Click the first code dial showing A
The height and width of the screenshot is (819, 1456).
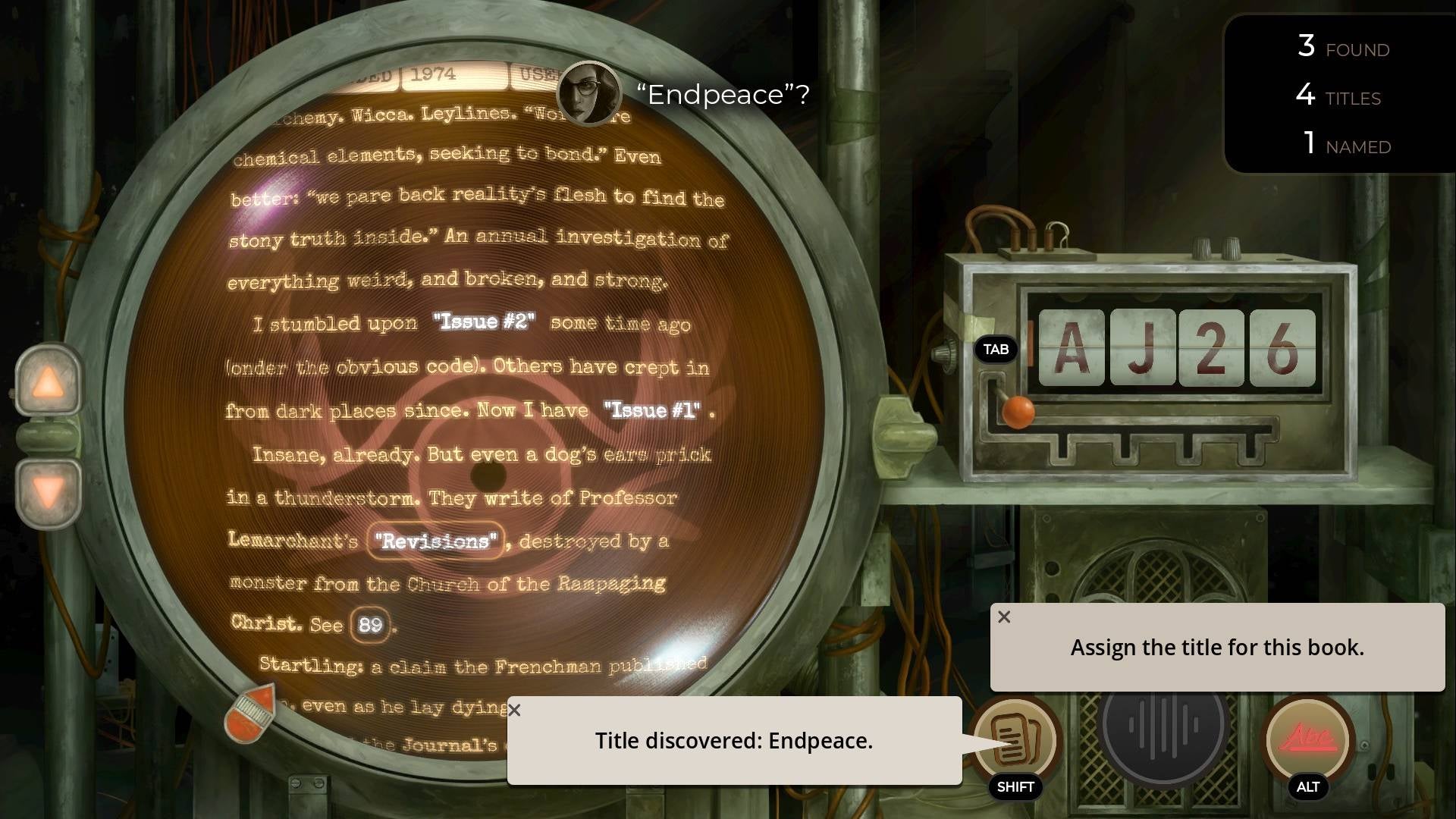(1071, 348)
